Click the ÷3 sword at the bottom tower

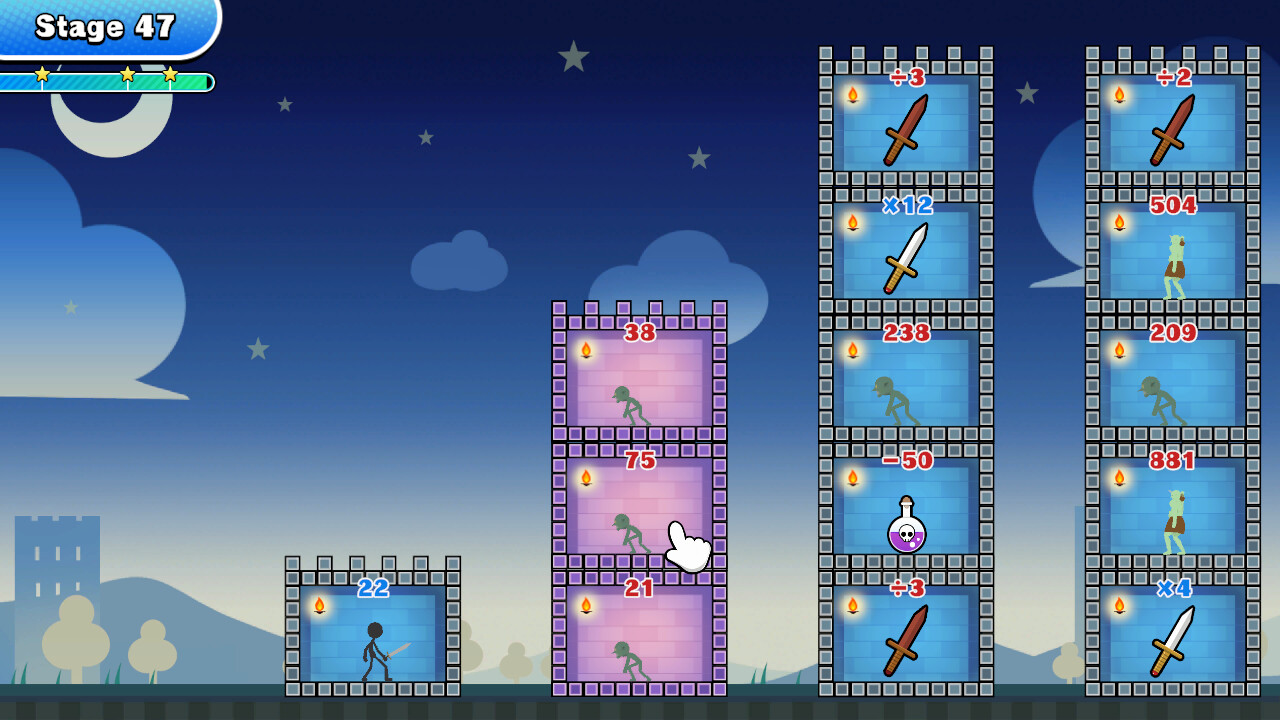click(x=903, y=640)
